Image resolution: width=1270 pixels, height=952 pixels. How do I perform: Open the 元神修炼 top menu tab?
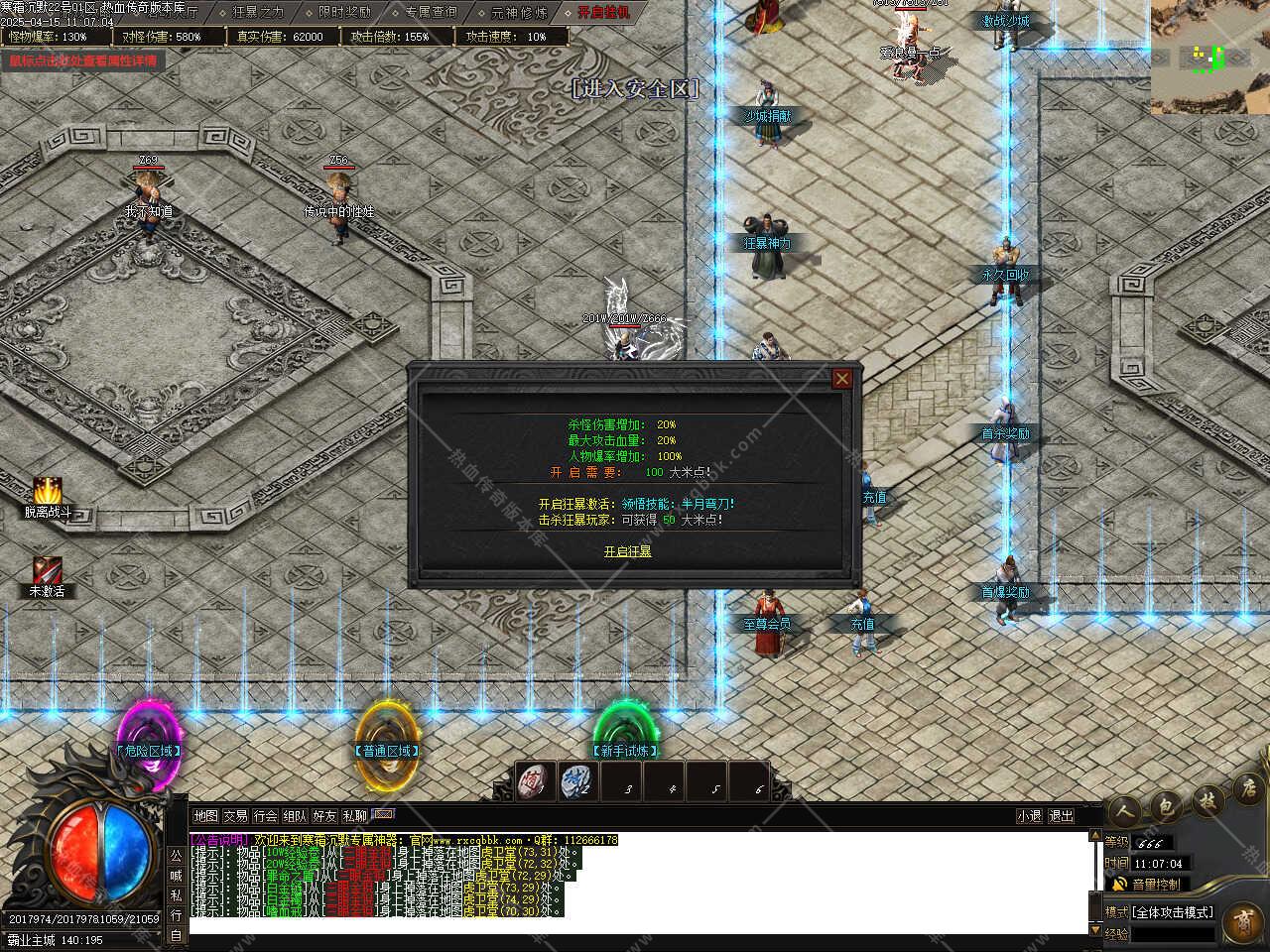click(x=519, y=12)
